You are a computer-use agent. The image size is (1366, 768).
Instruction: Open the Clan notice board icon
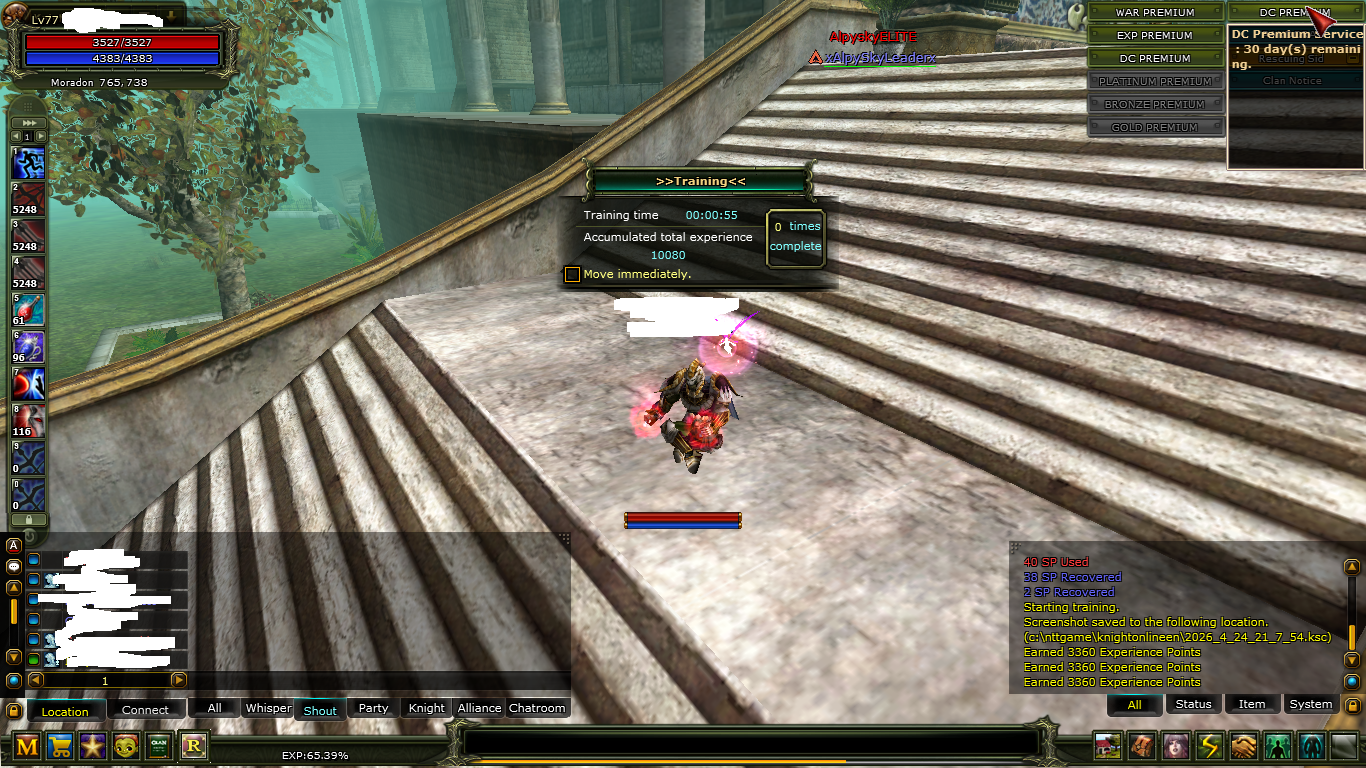[x=159, y=746]
